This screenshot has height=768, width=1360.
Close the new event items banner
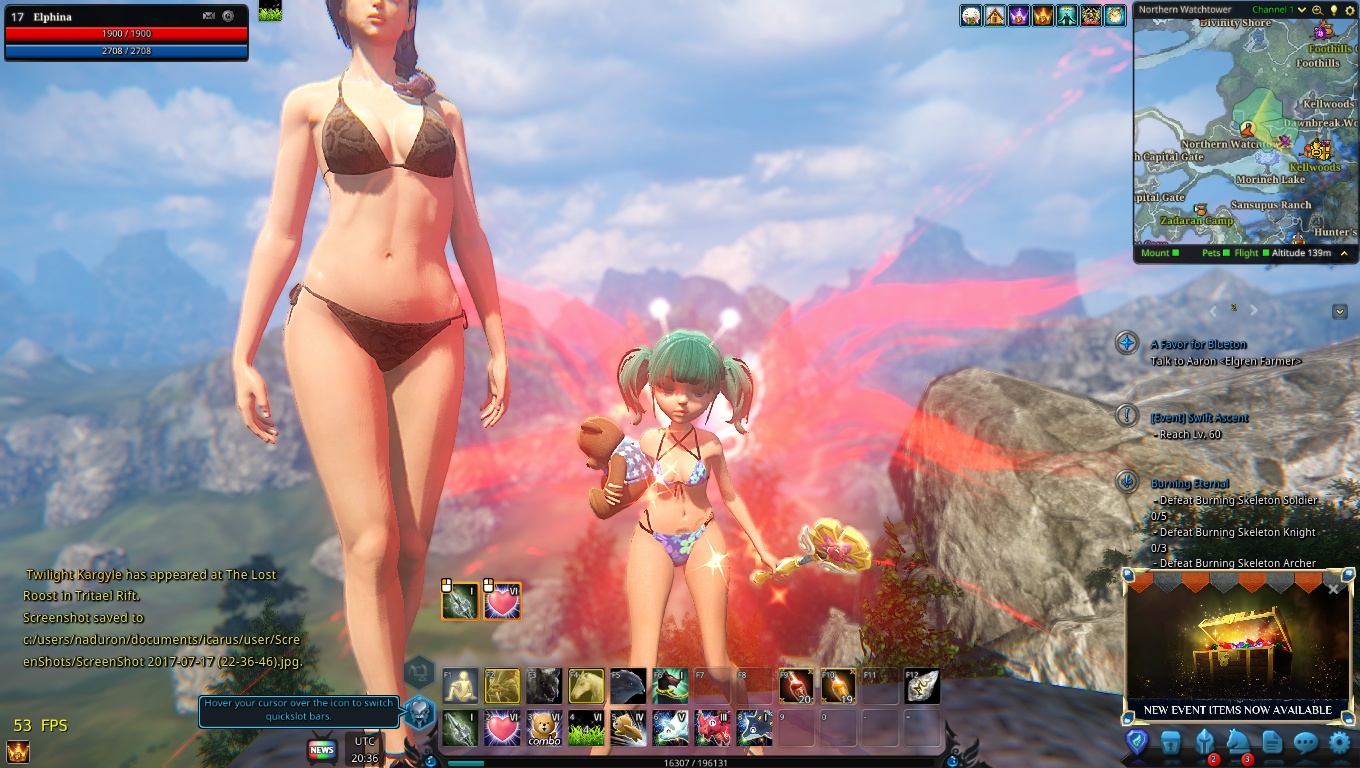pos(1333,589)
